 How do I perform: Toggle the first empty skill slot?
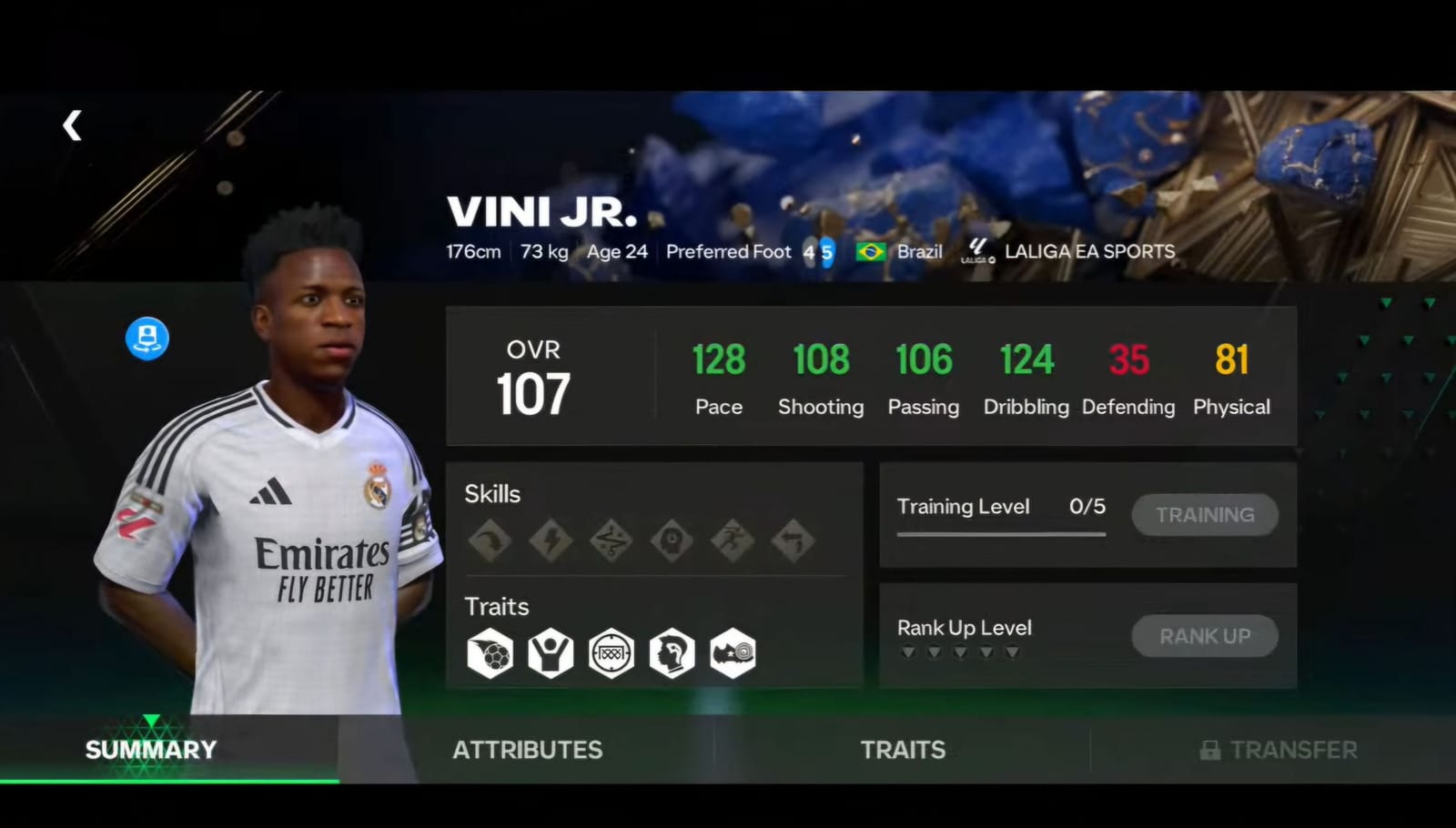[x=490, y=539]
